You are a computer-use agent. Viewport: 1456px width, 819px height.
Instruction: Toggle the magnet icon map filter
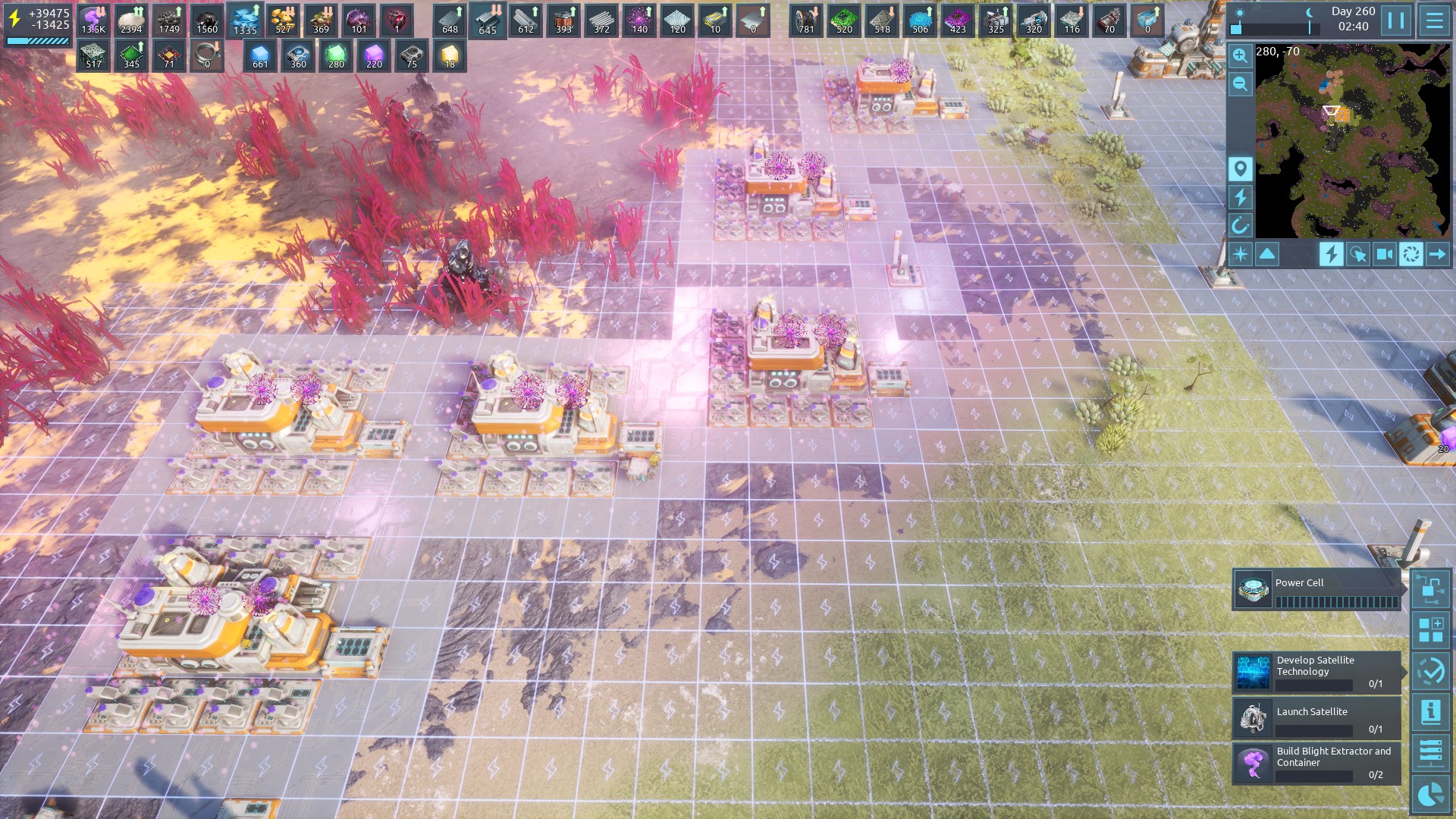pyautogui.click(x=1240, y=225)
